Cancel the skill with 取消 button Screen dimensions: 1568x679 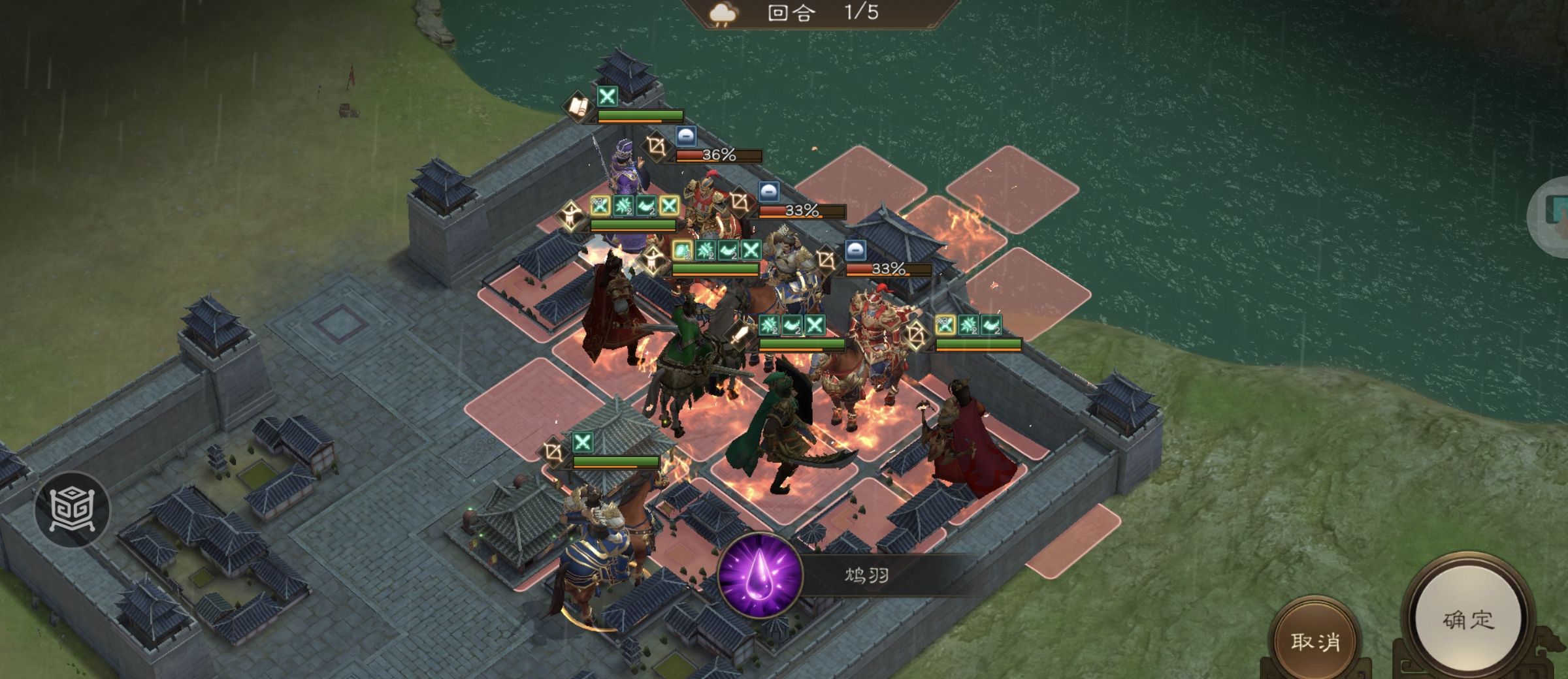pos(1314,640)
